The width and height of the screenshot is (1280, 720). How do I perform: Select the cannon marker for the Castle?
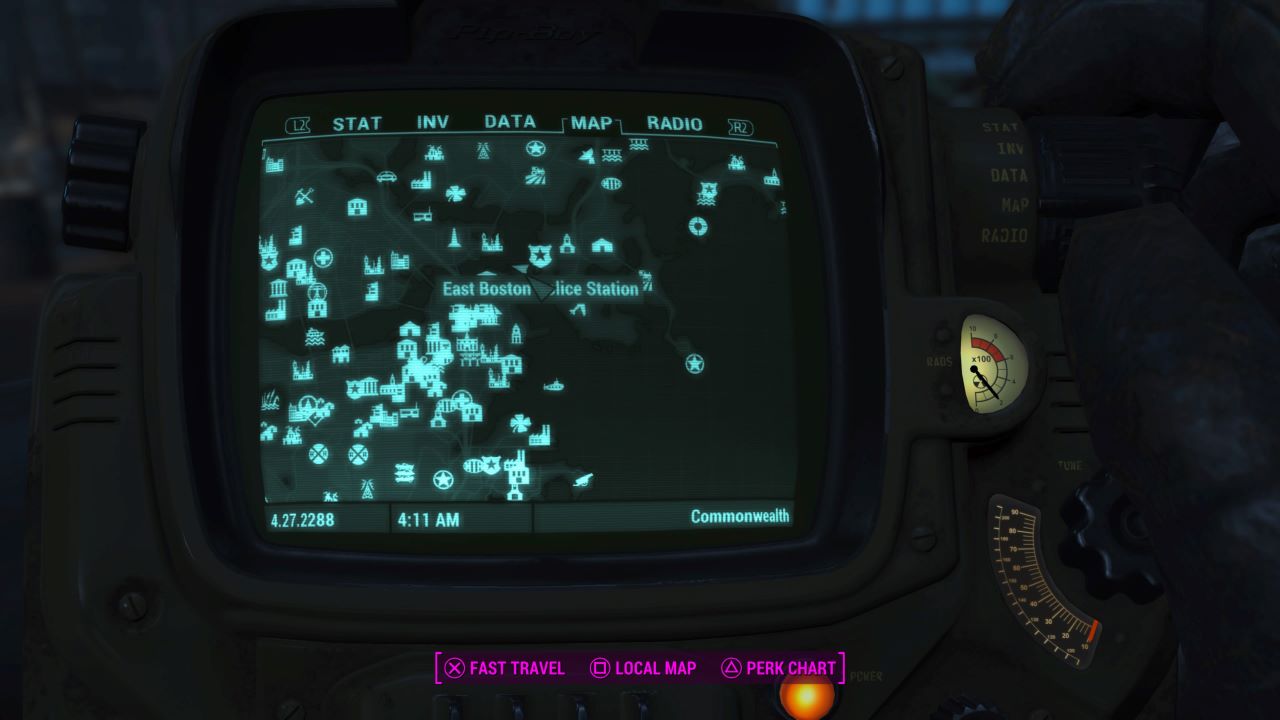click(x=581, y=480)
